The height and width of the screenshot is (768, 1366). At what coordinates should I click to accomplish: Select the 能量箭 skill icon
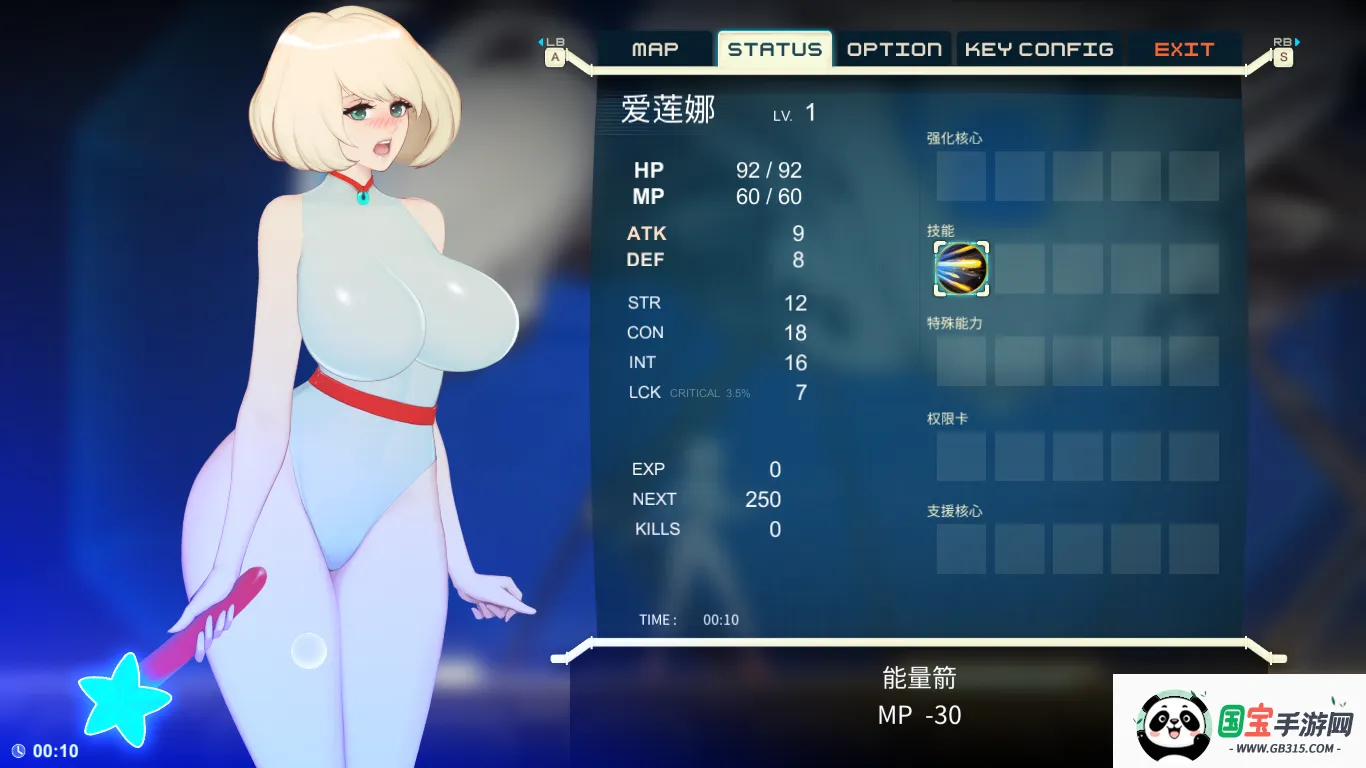coord(960,269)
